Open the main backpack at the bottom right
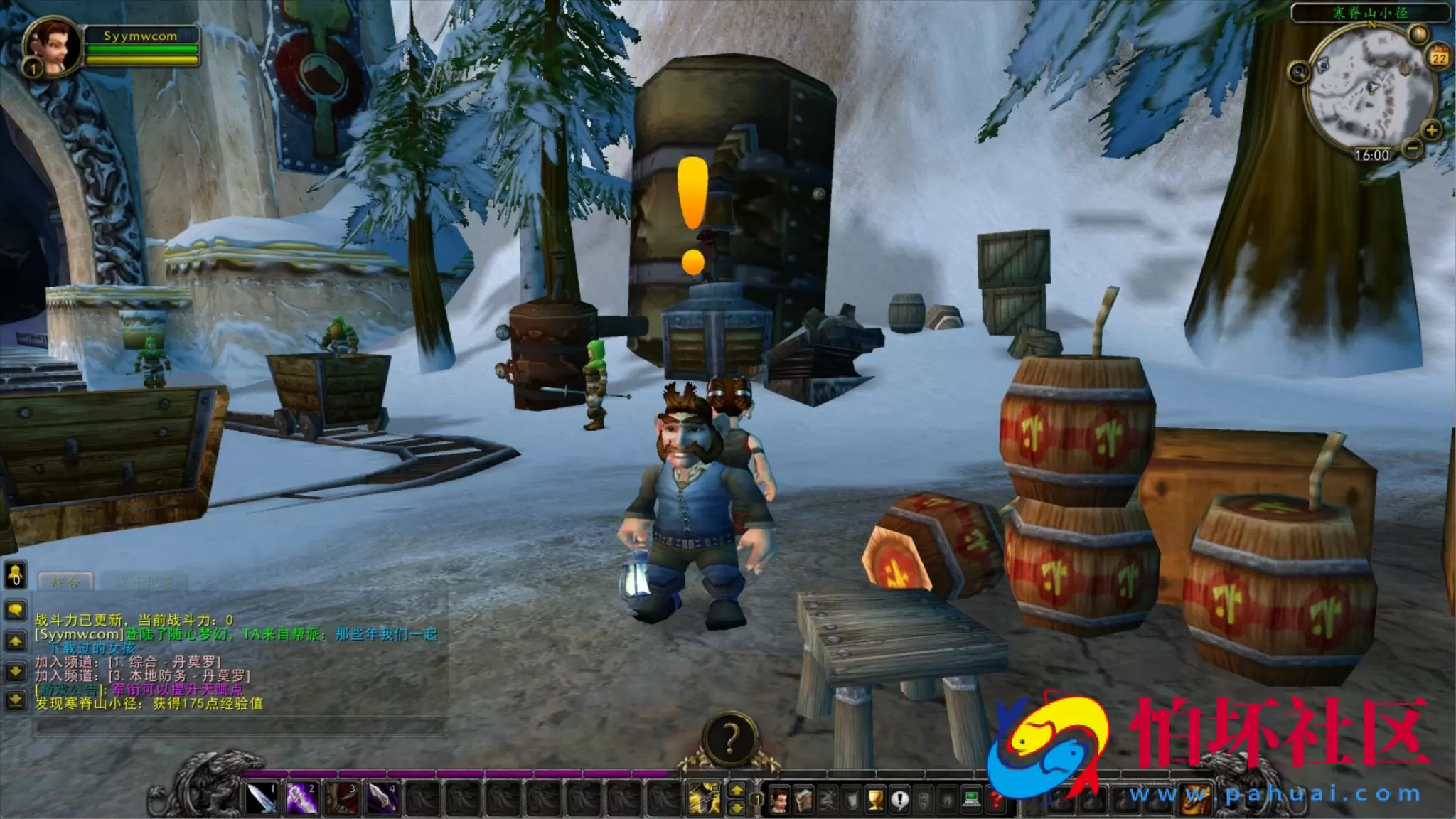Image resolution: width=1456 pixels, height=819 pixels. (1195, 798)
